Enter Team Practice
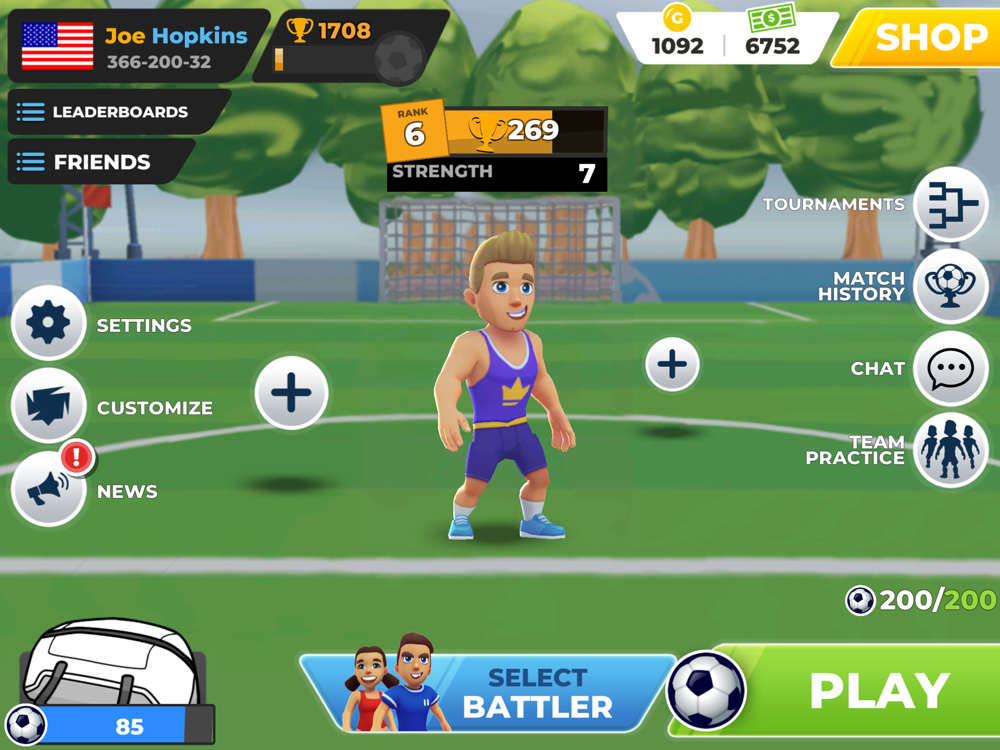The image size is (1000, 750). pyautogui.click(x=950, y=450)
